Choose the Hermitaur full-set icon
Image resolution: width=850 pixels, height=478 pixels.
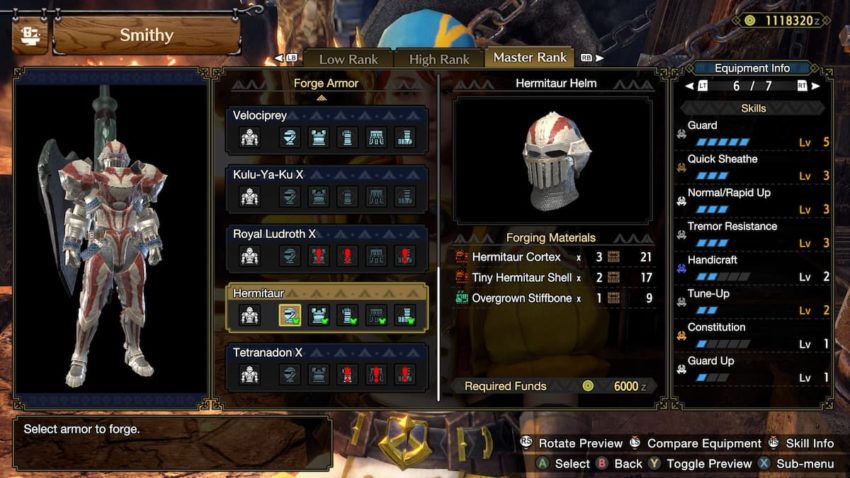tap(249, 316)
